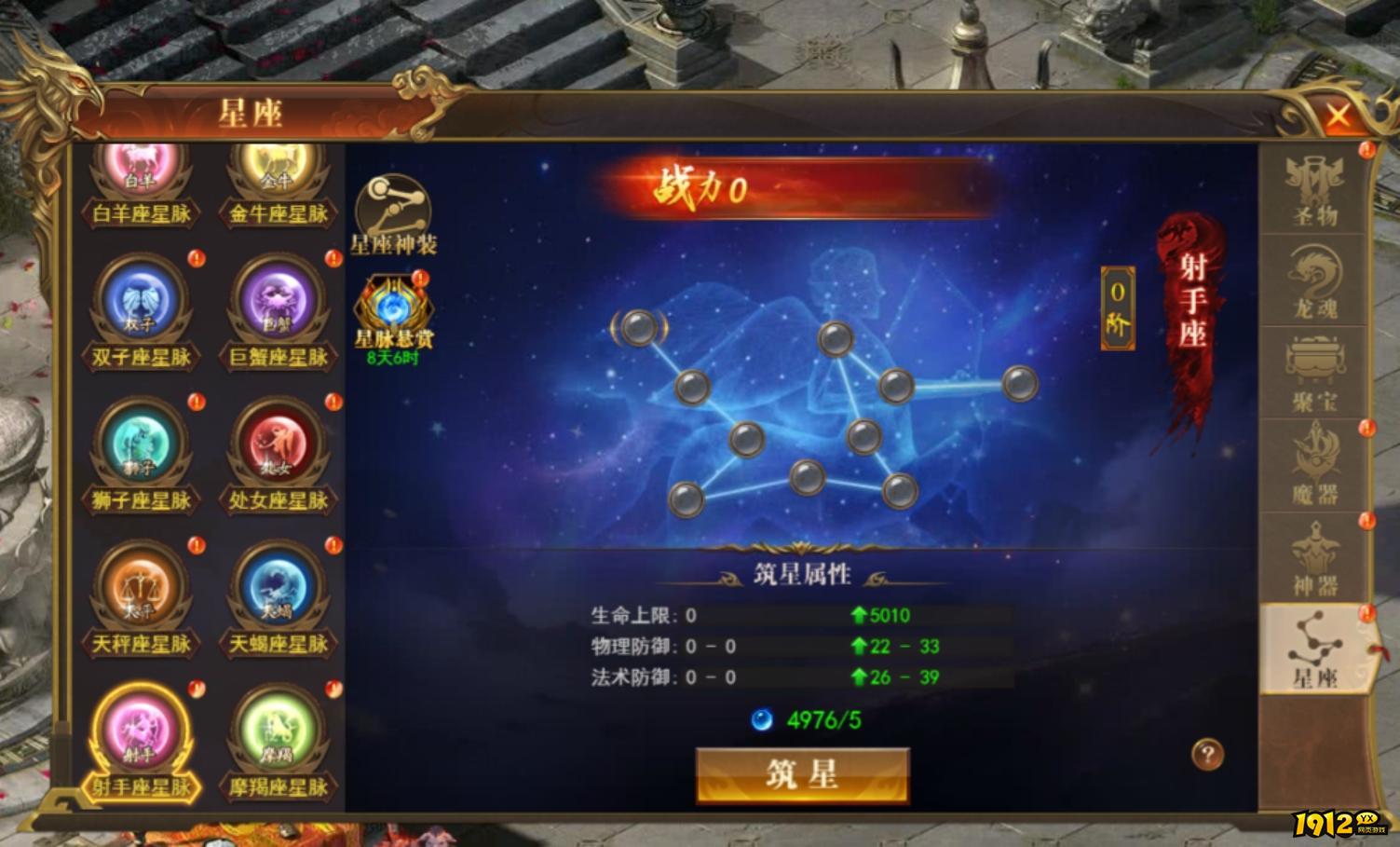This screenshot has width=1400, height=847.
Task: Expand the red notification dot on 狮子座星脉
Action: pyautogui.click(x=195, y=403)
